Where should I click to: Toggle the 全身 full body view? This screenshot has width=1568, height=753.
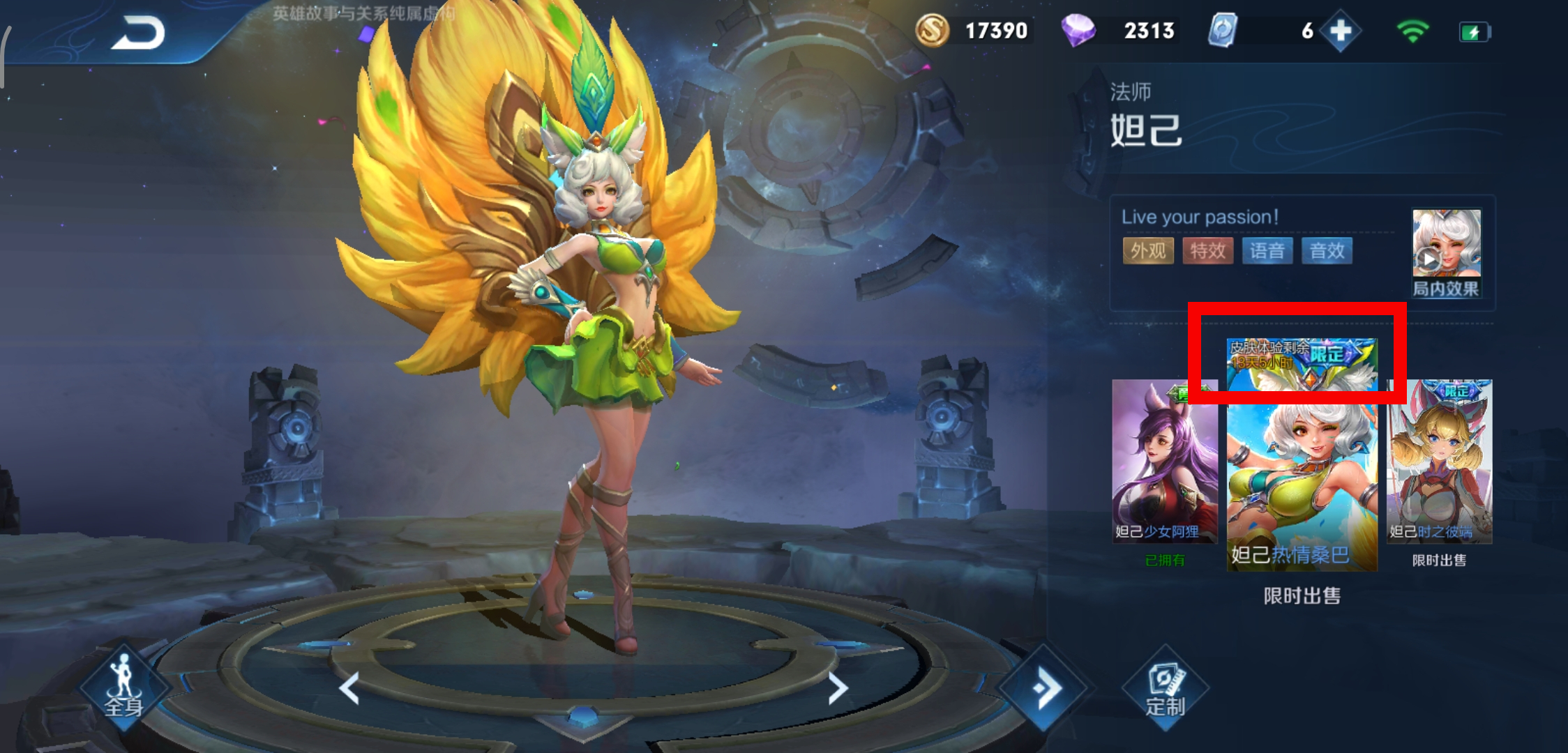(124, 687)
